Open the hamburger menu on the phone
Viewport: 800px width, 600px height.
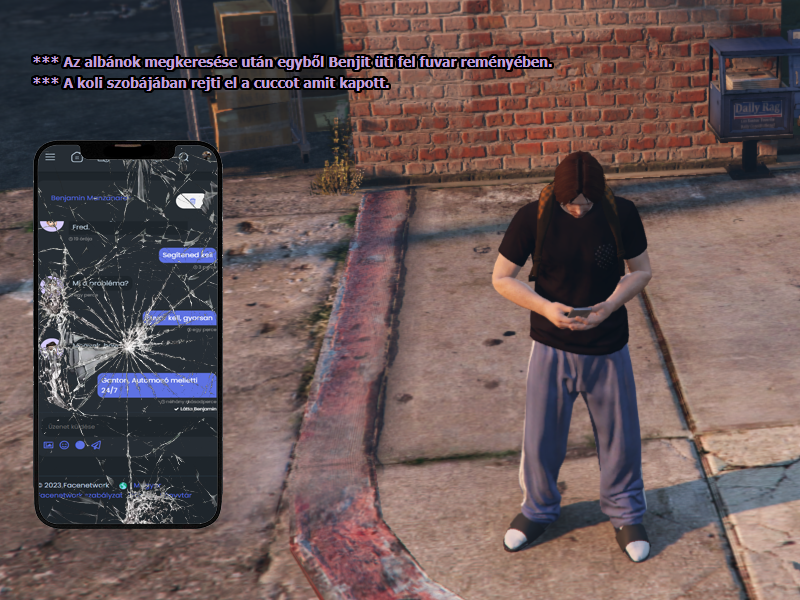pyautogui.click(x=50, y=157)
